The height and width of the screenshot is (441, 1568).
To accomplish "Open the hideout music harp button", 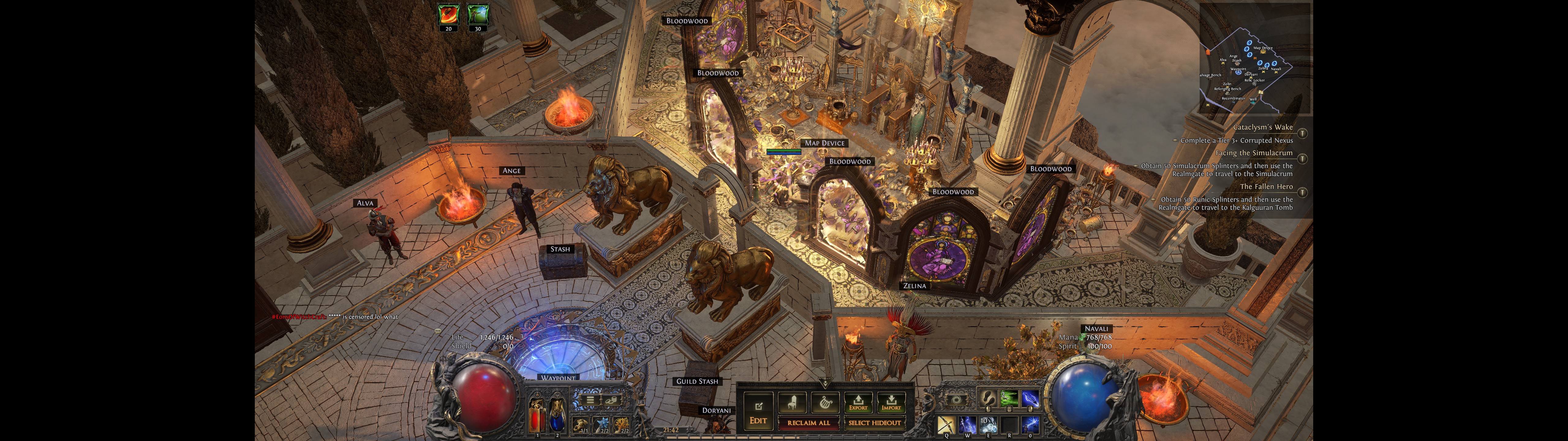I will pyautogui.click(x=825, y=402).
